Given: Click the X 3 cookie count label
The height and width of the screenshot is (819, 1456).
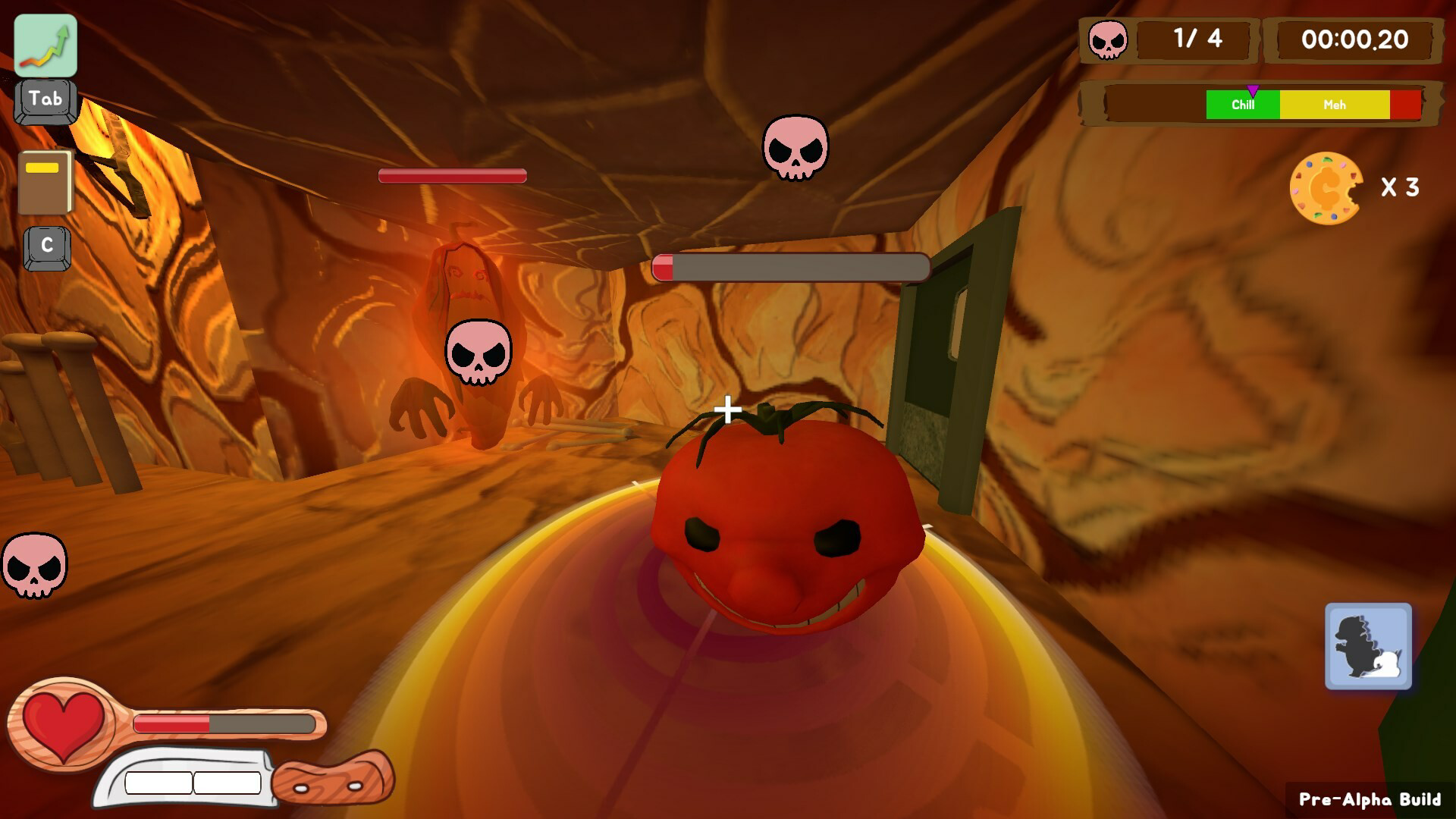Looking at the screenshot, I should [x=1401, y=186].
